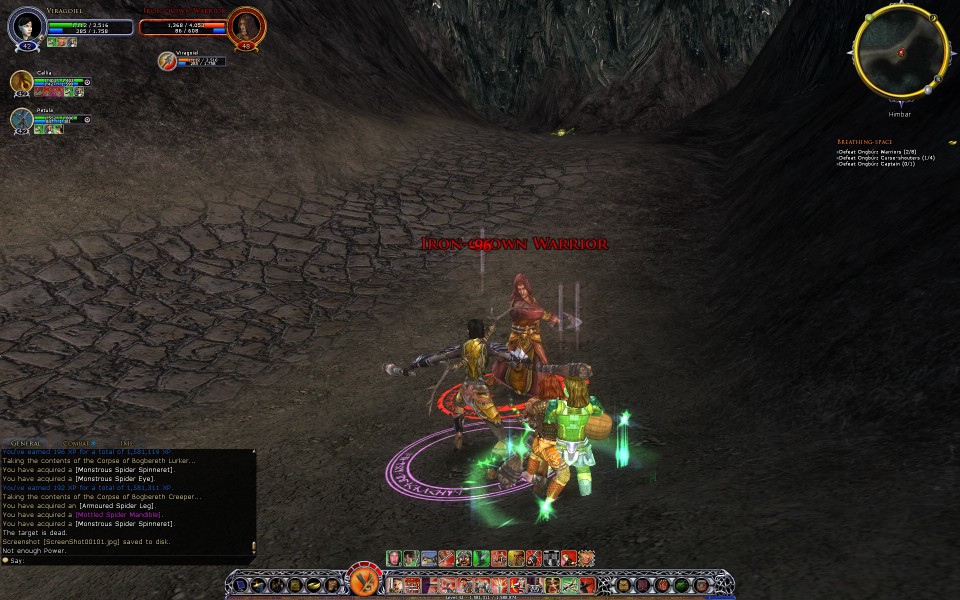Click the target-of-target Viragoiel icon
This screenshot has height=600, width=960.
tap(168, 62)
